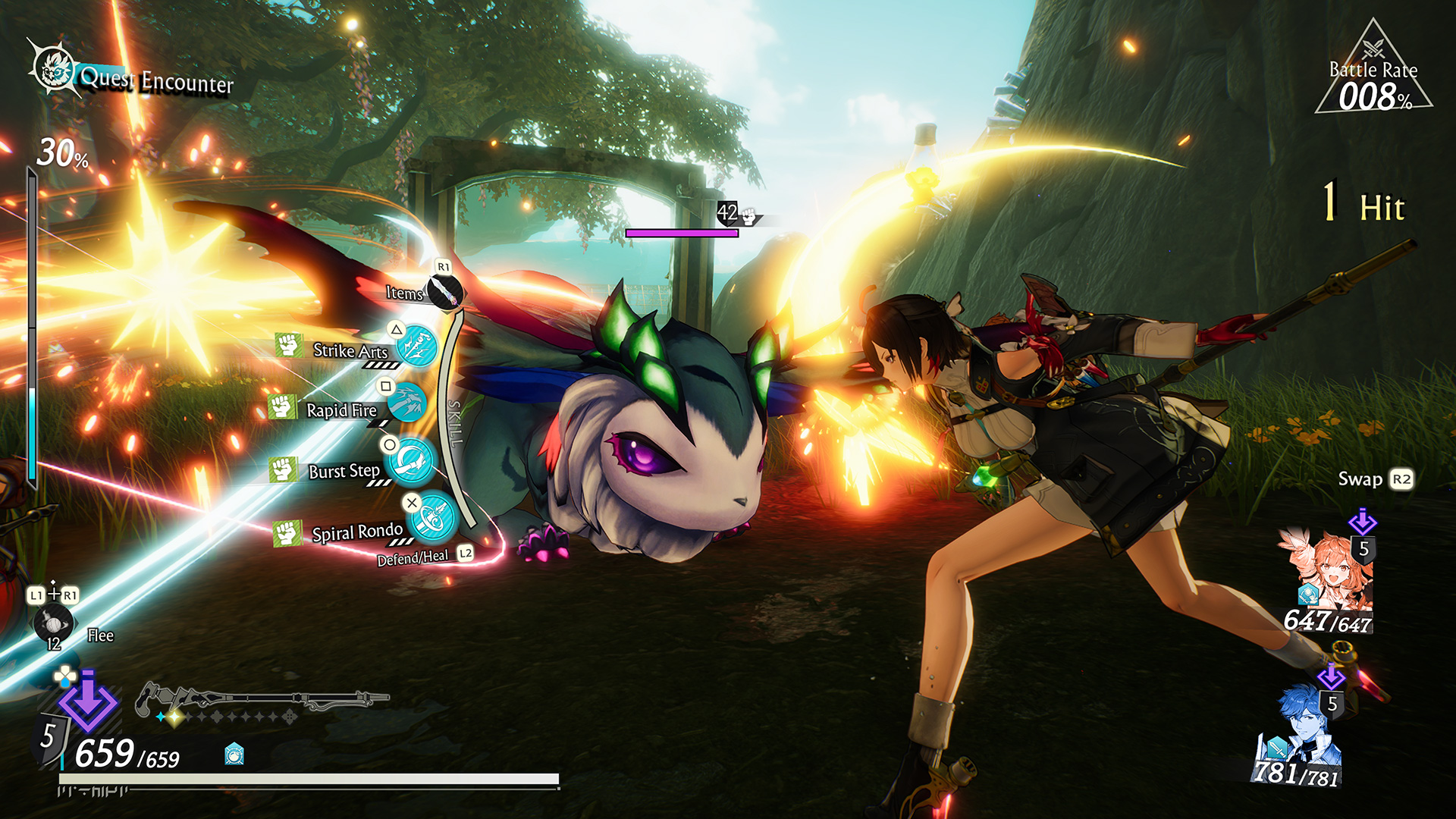Trigger the Burst Step skill
The image size is (1456, 819).
[x=412, y=461]
